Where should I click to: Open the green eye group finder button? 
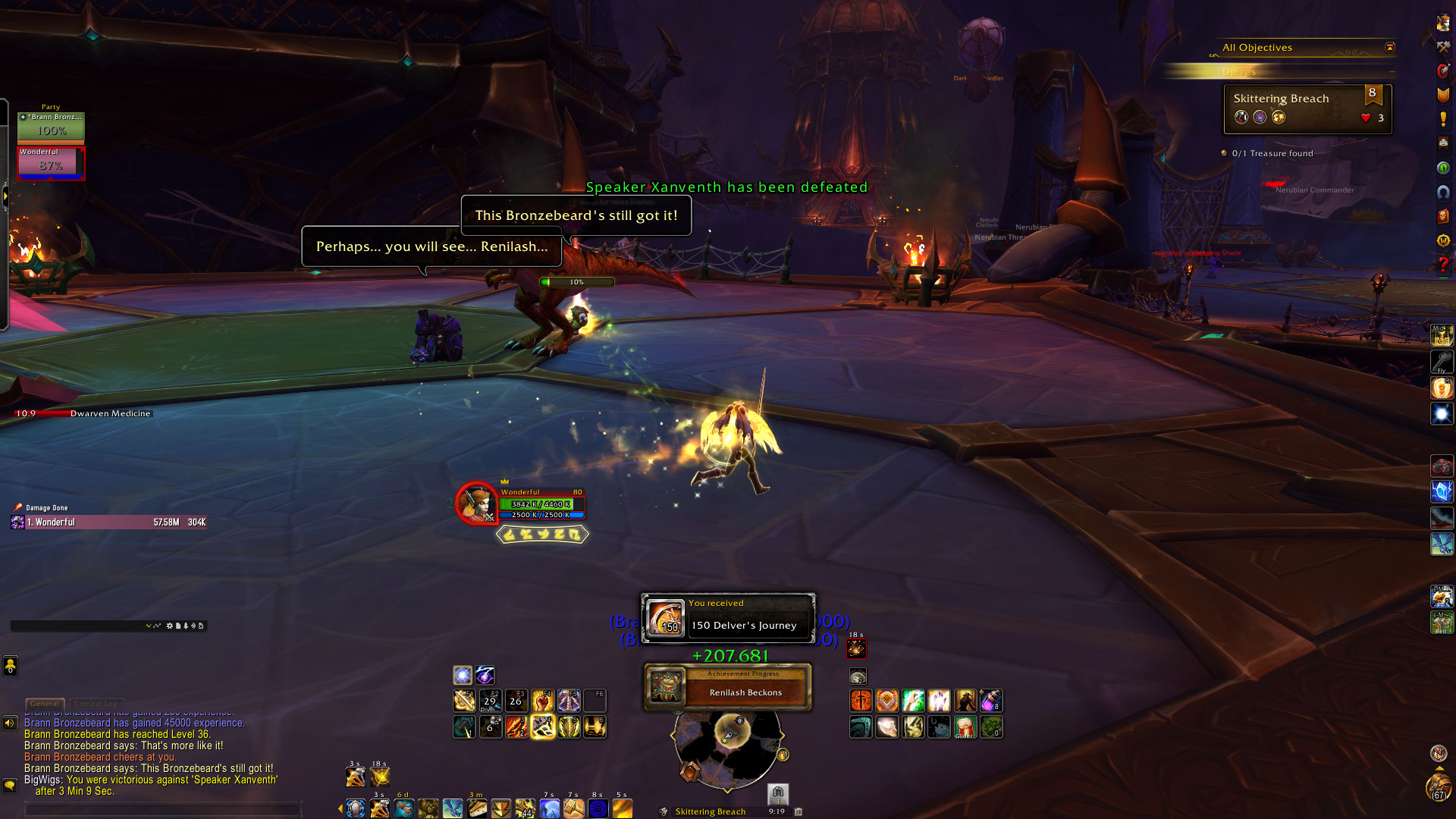pyautogui.click(x=1443, y=168)
